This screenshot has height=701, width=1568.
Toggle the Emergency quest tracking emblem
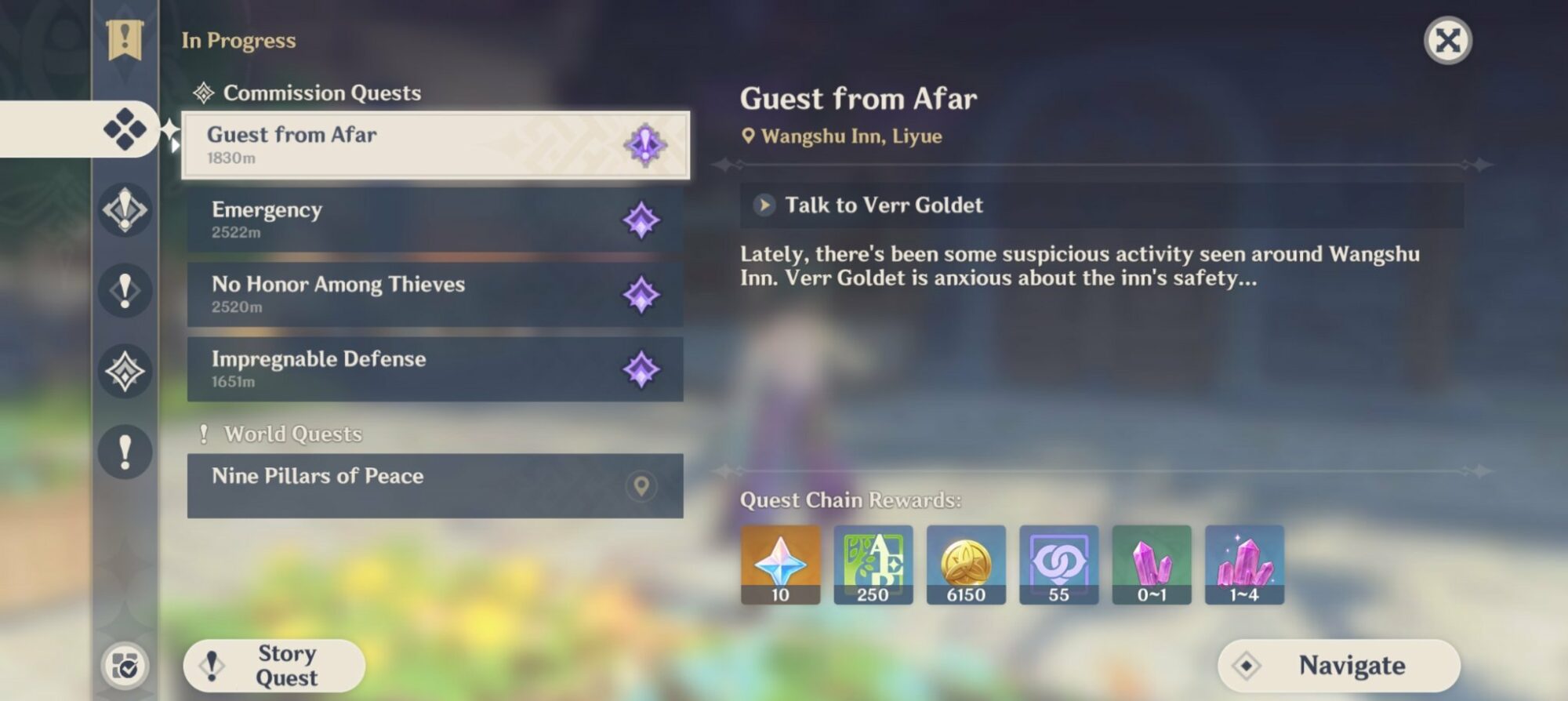click(x=644, y=220)
